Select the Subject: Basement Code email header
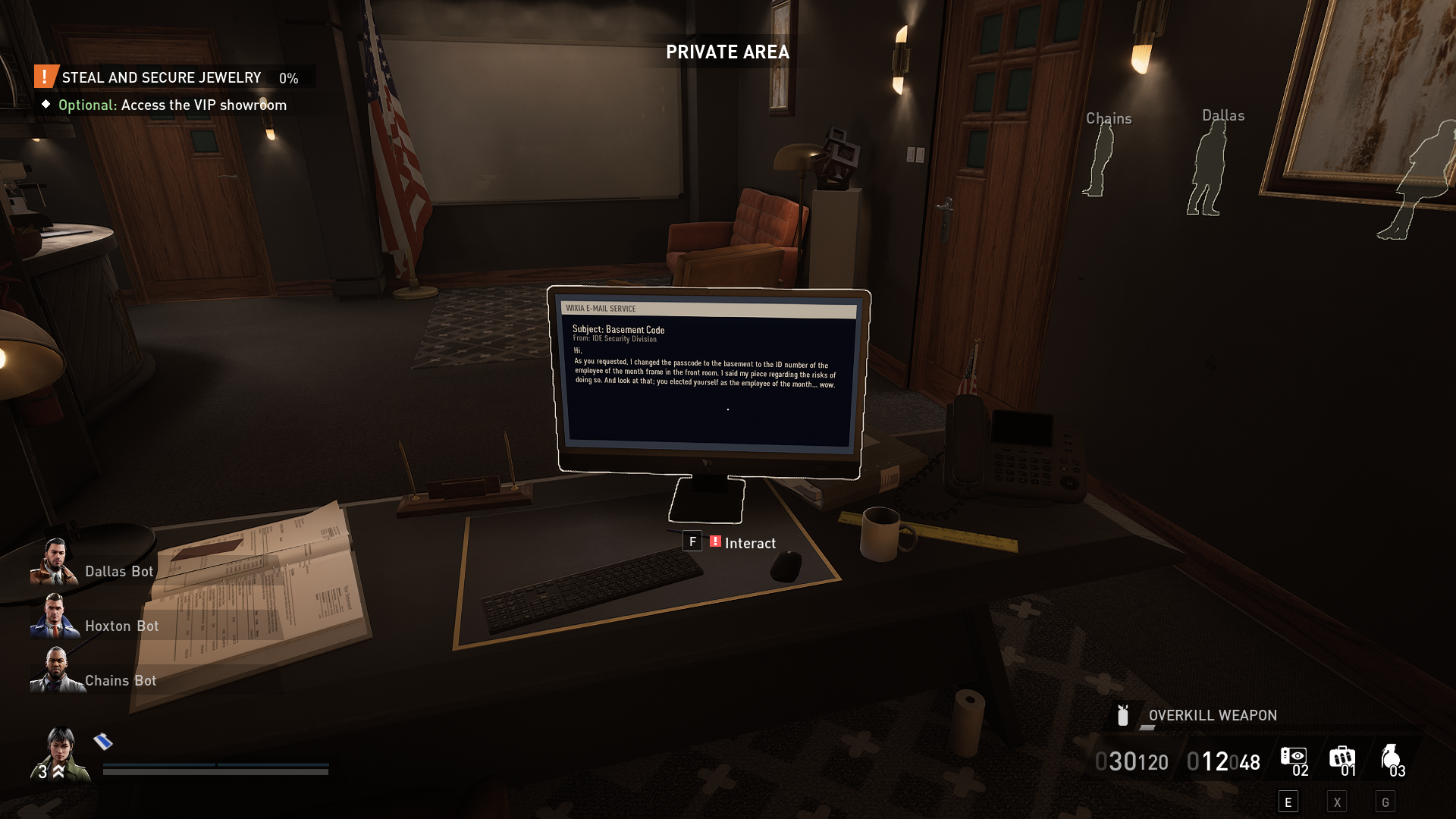This screenshot has height=819, width=1456. pos(620,330)
